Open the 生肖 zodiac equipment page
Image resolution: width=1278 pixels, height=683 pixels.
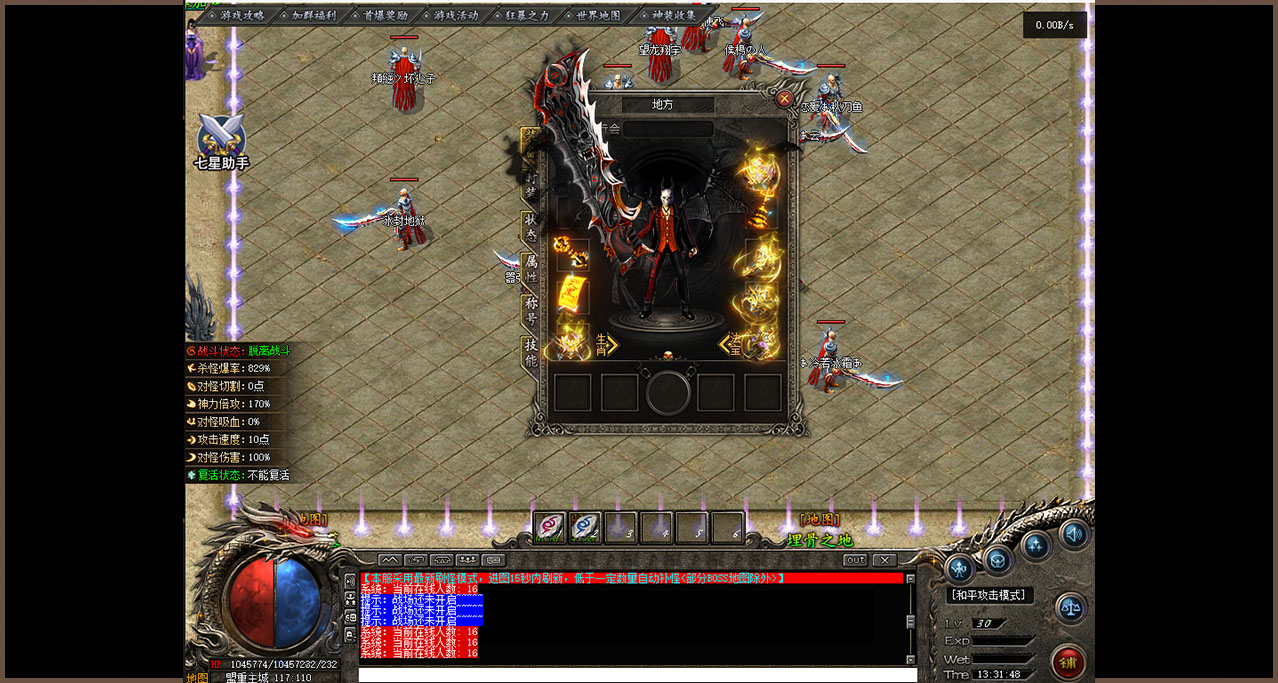pyautogui.click(x=606, y=345)
